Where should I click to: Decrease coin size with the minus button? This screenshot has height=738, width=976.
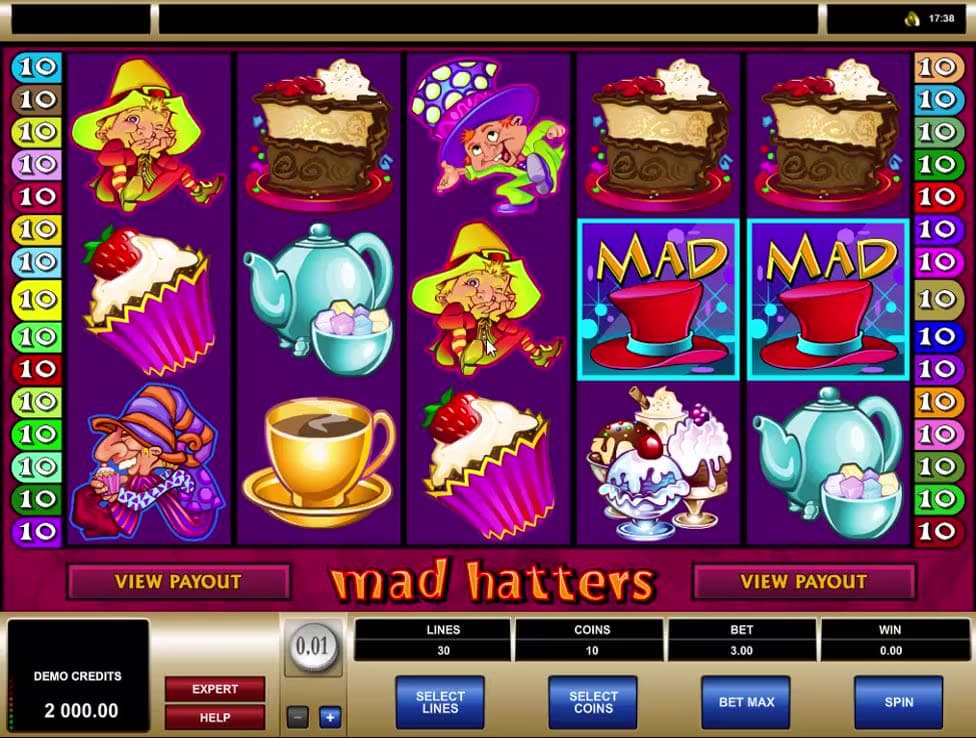[x=297, y=716]
